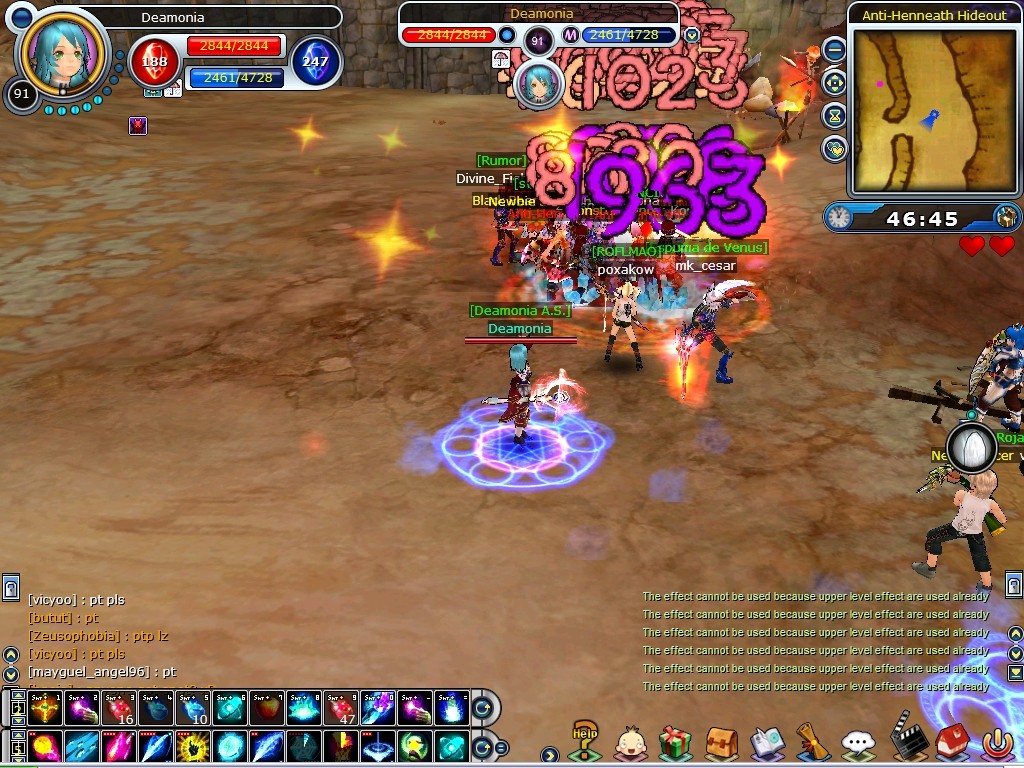Open the rolled scroll quest icon
1024x768 pixels.
[x=812, y=743]
